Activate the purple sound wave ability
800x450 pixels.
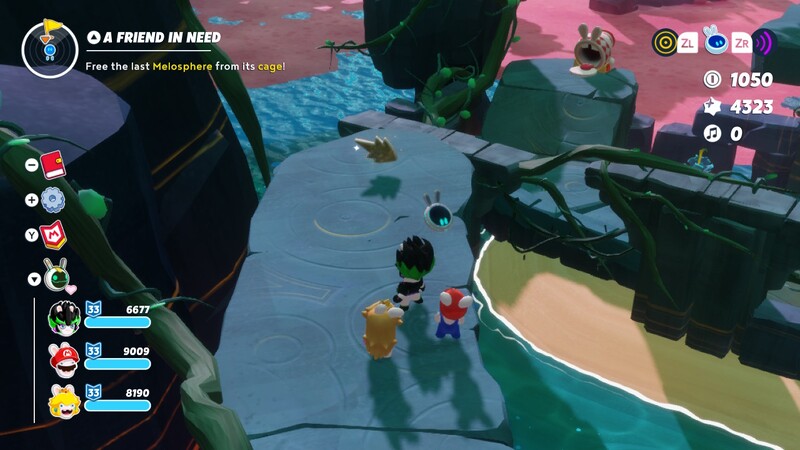pos(764,42)
